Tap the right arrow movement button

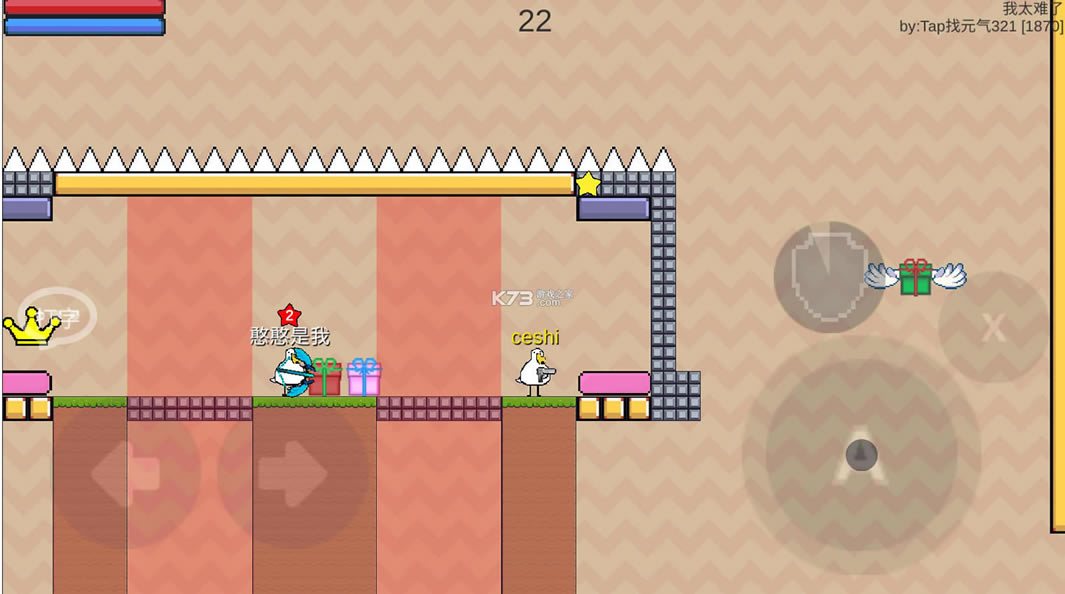292,474
